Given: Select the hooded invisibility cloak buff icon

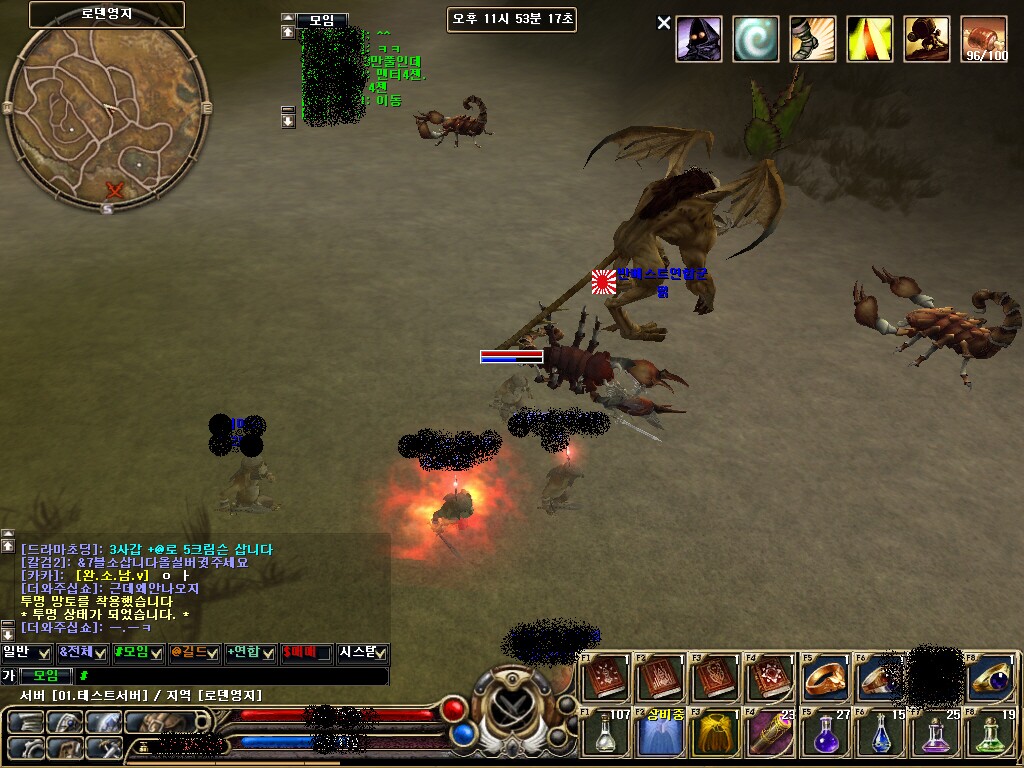Looking at the screenshot, I should click(699, 39).
